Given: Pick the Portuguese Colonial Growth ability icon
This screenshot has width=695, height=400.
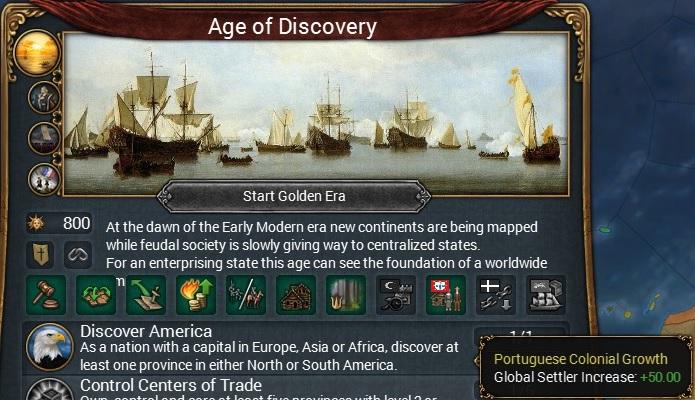Looking at the screenshot, I should coord(446,295).
